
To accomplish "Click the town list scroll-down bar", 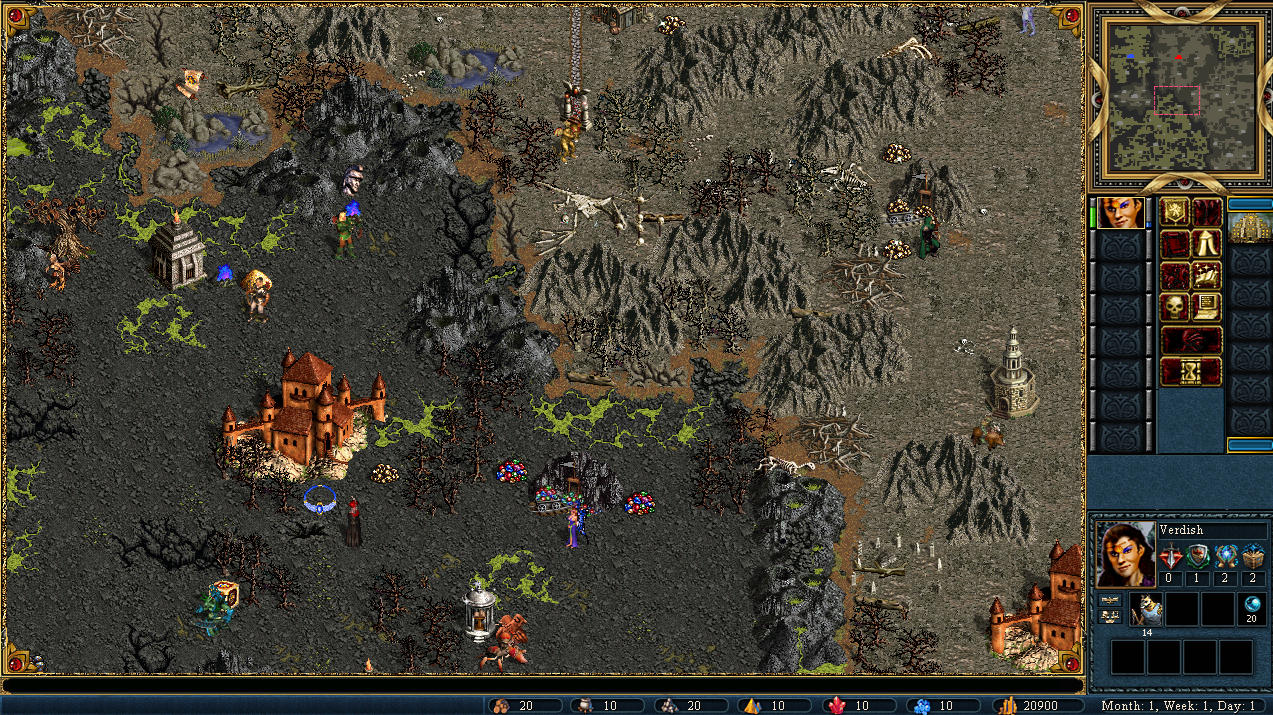I will [x=1248, y=445].
